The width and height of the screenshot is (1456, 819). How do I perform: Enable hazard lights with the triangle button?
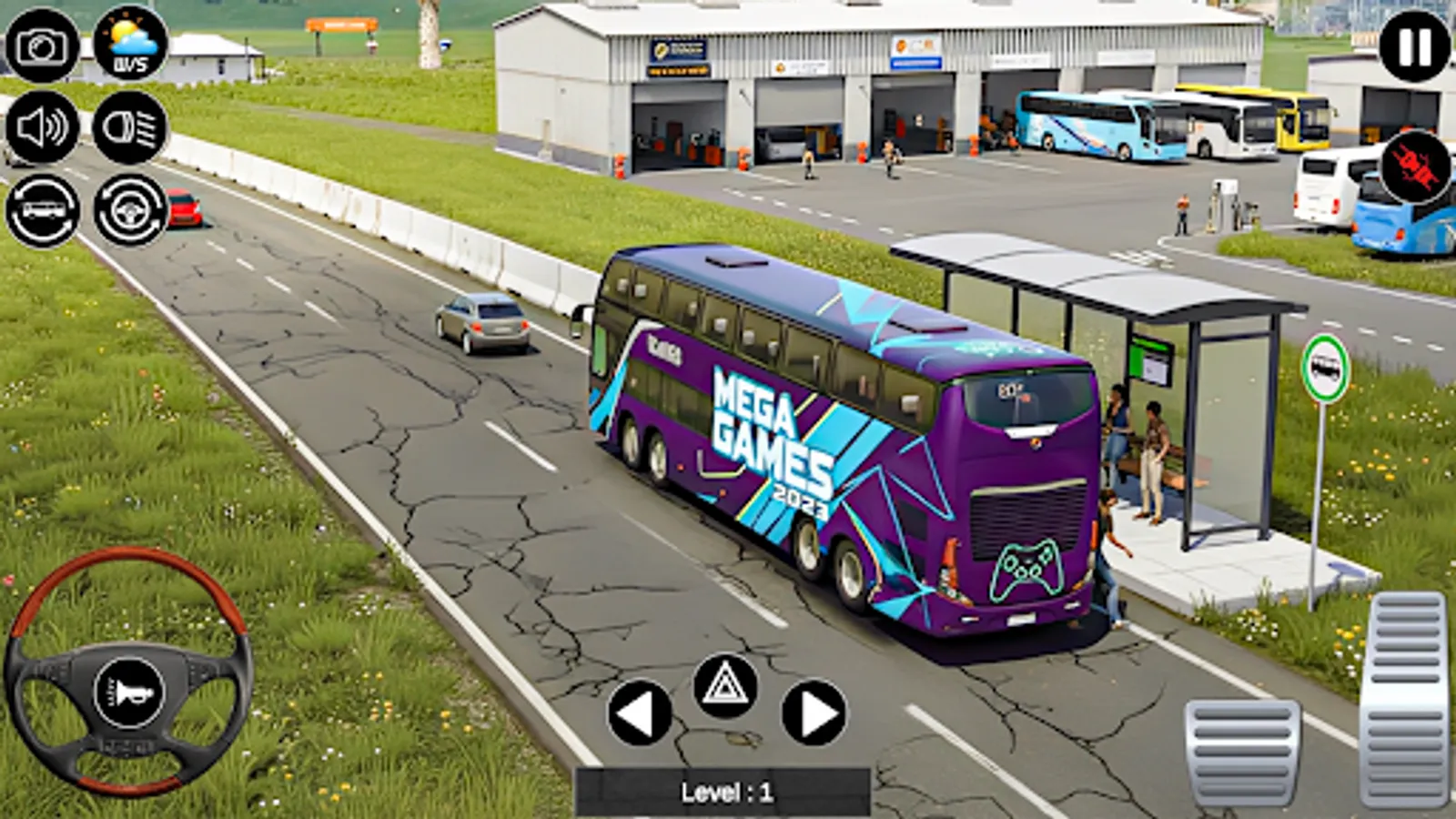pos(723,687)
